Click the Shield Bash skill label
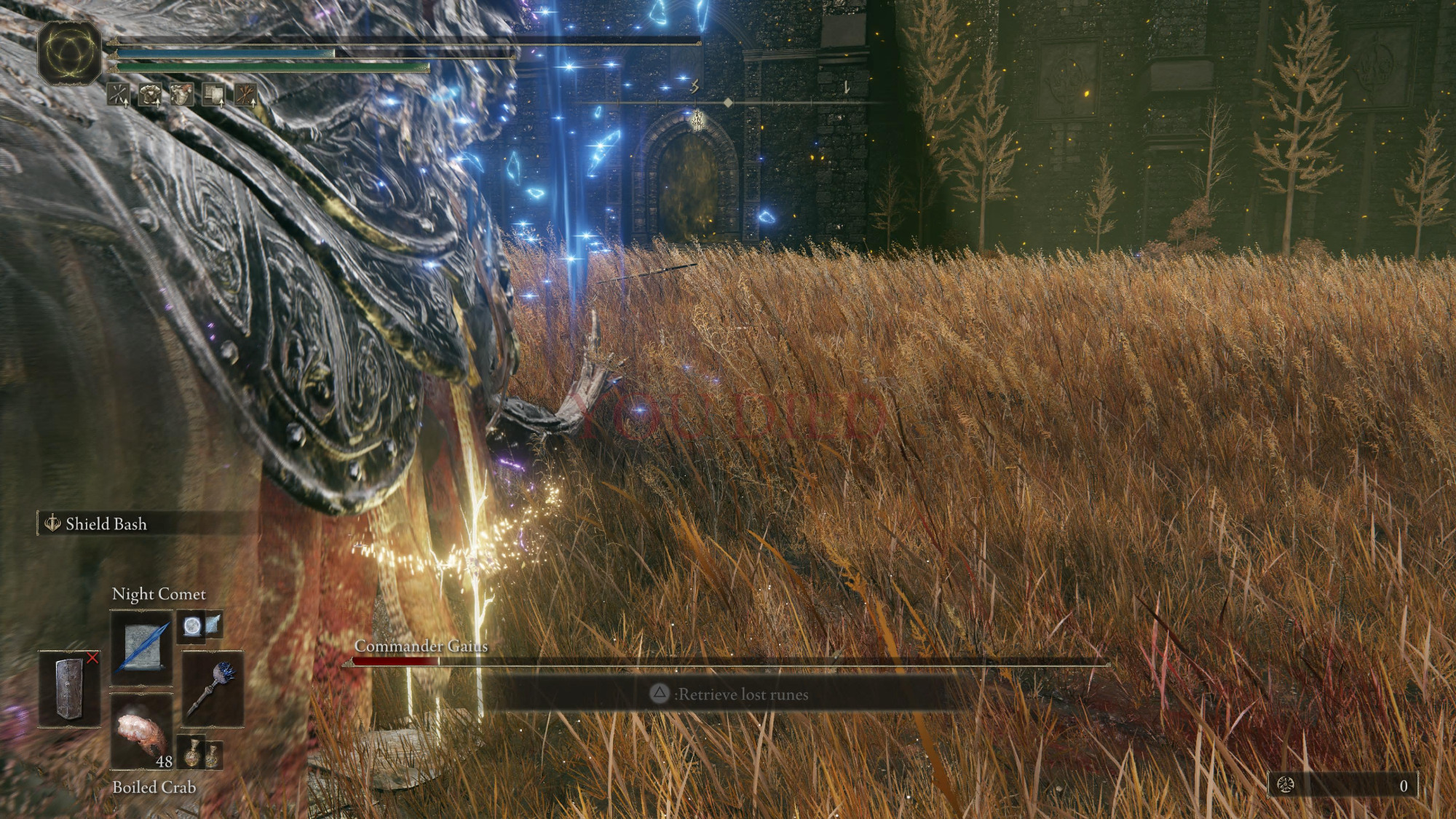 [106, 524]
